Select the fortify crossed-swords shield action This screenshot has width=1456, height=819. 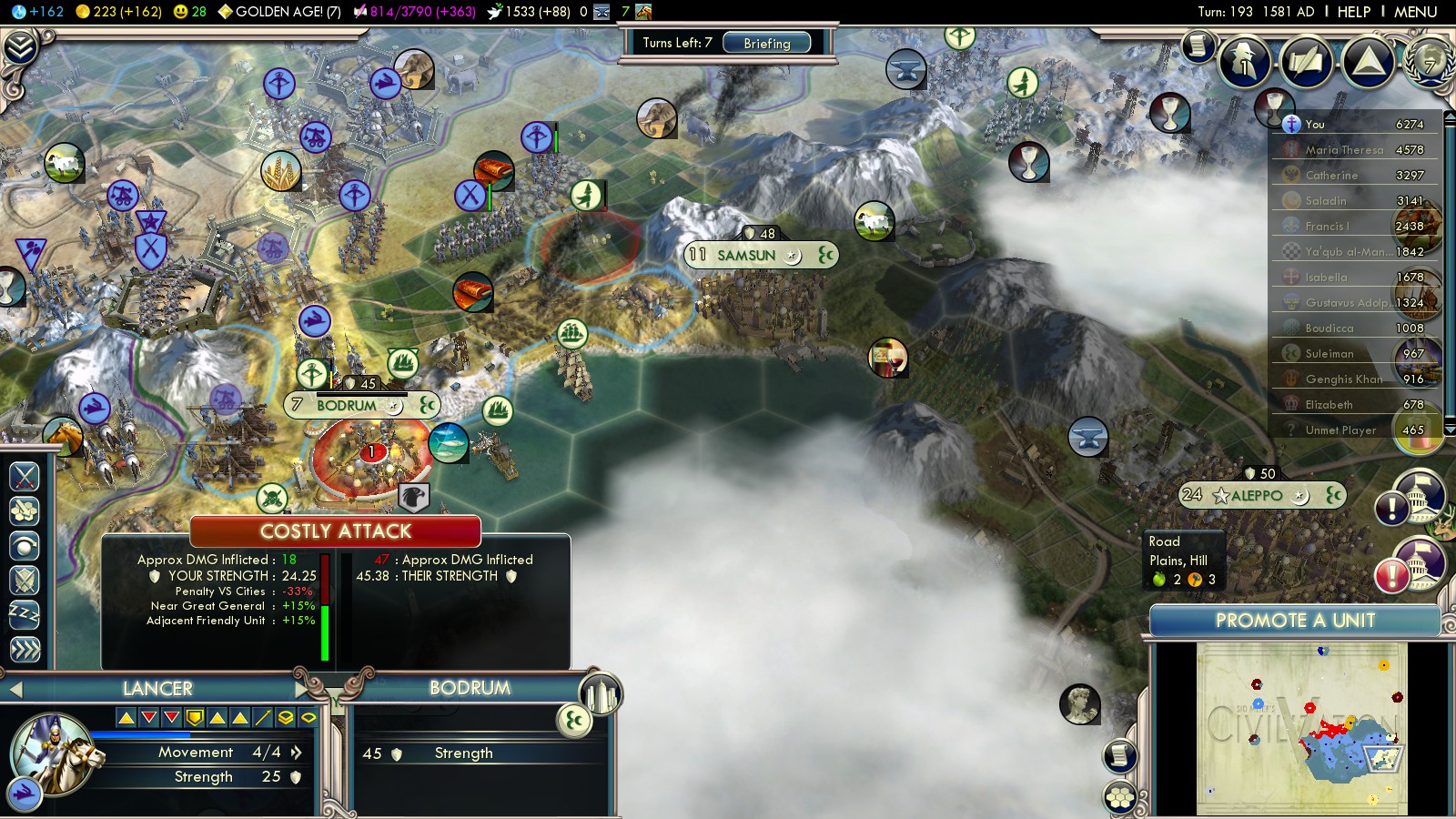coord(25,580)
